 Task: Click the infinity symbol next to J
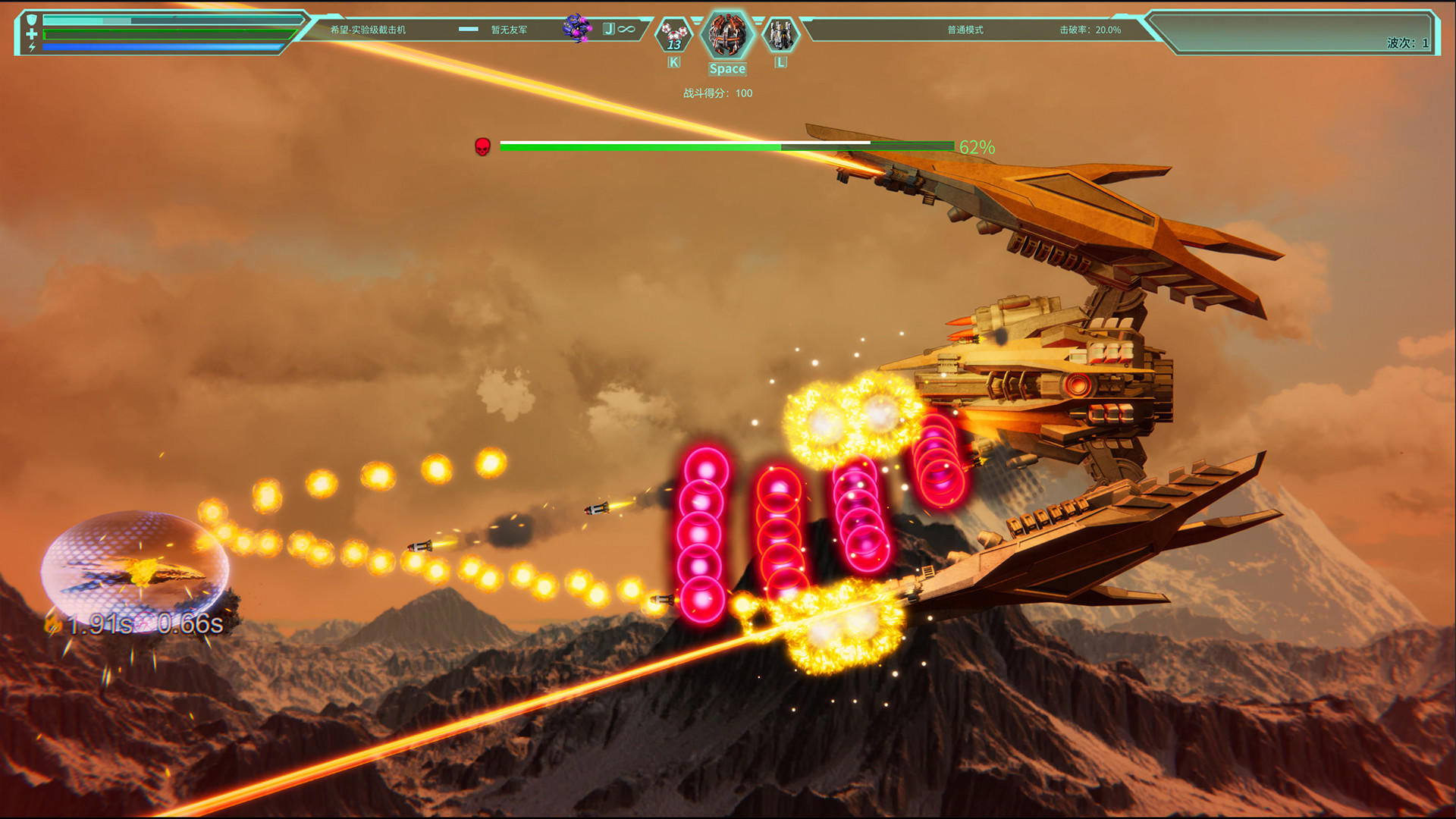pyautogui.click(x=626, y=27)
